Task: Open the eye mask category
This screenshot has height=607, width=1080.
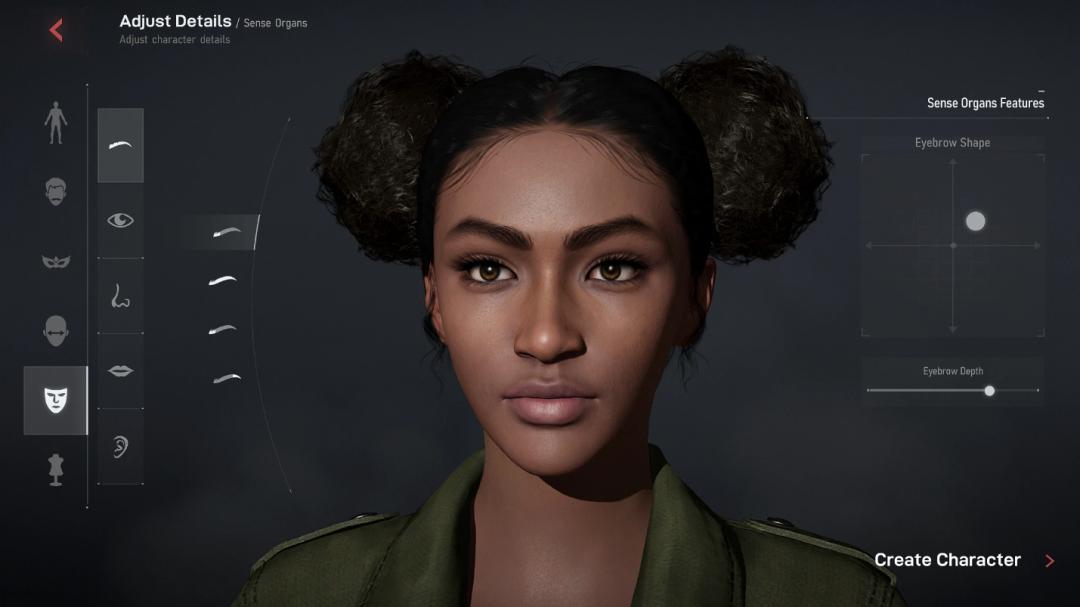Action: 56,261
